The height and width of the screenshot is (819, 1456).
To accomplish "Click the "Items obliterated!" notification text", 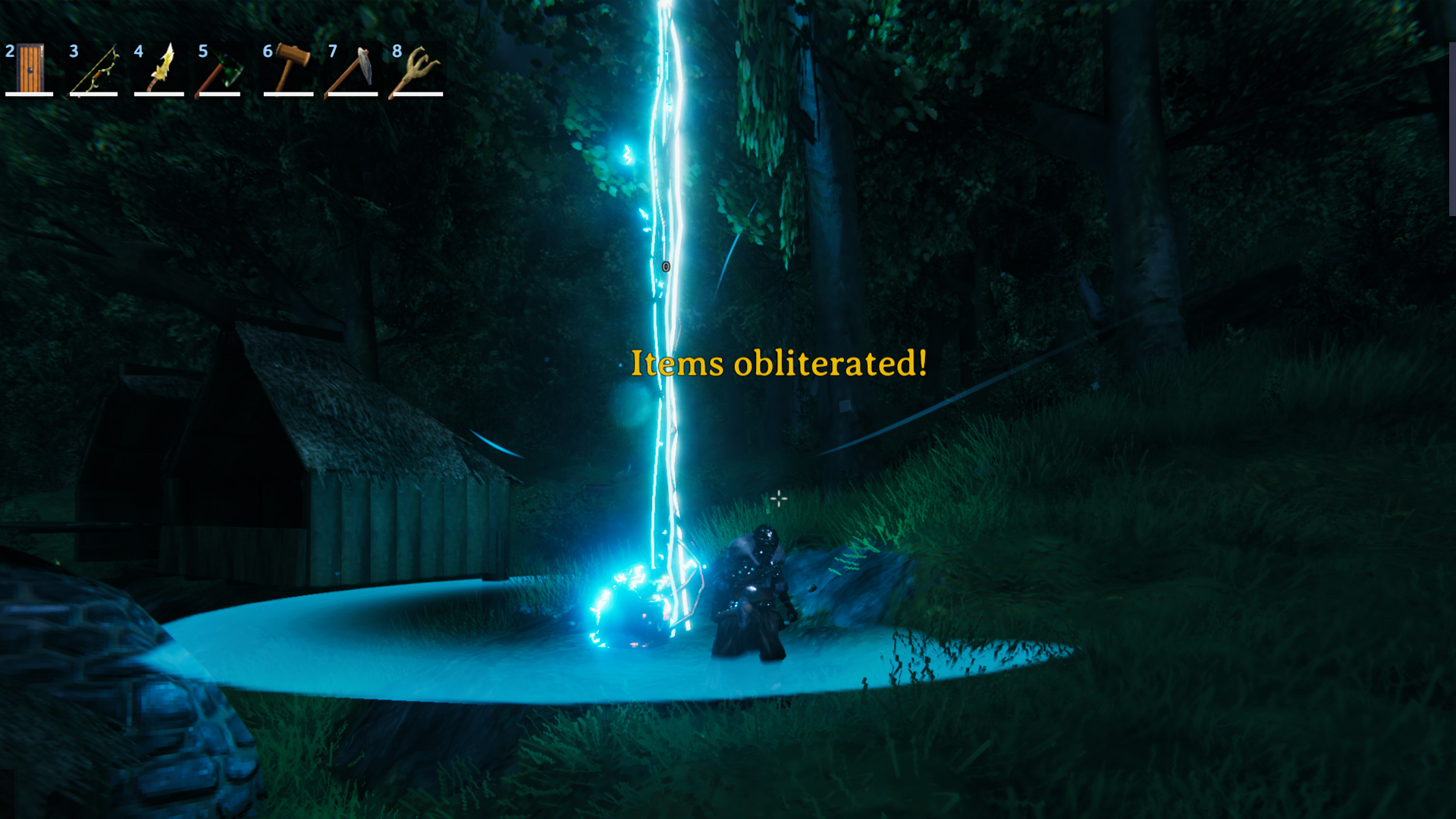I will point(779,365).
